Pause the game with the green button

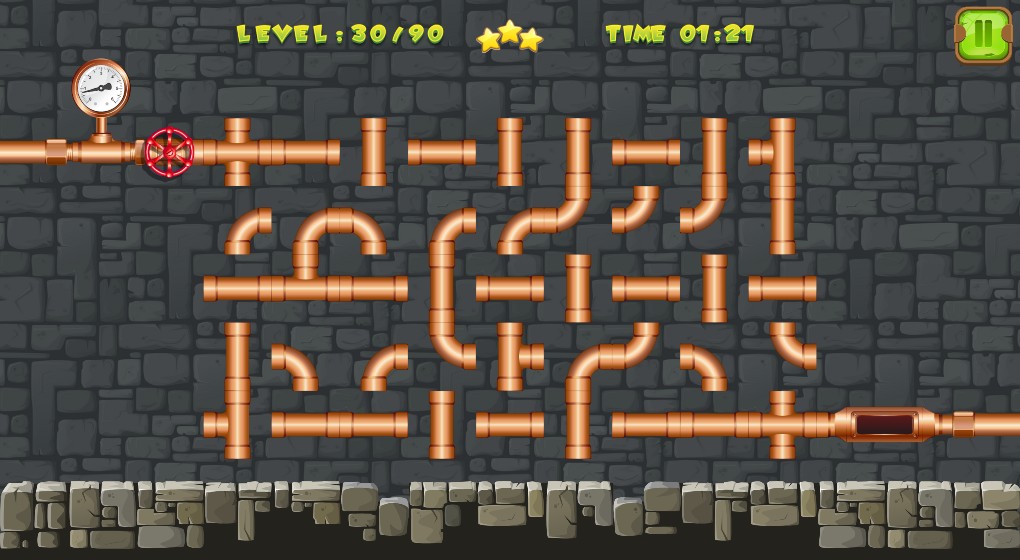[x=983, y=35]
